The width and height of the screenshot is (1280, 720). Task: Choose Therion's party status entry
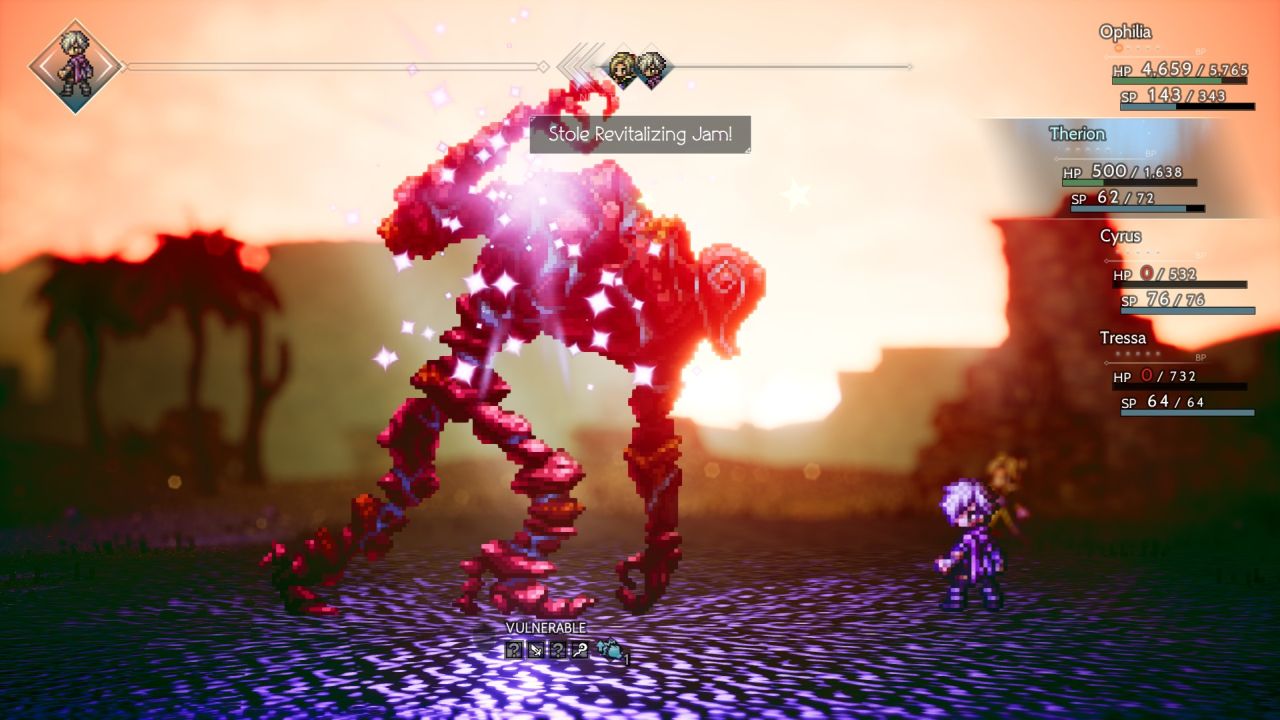point(1077,134)
